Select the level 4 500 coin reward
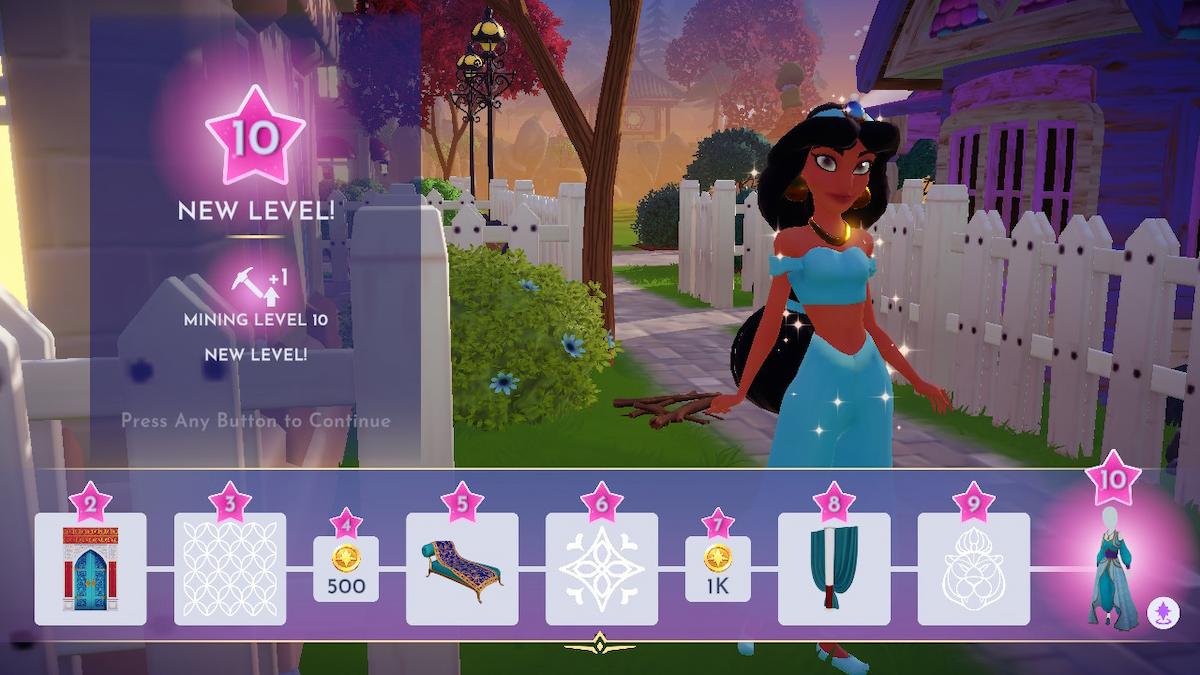This screenshot has height=675, width=1200. (x=346, y=569)
